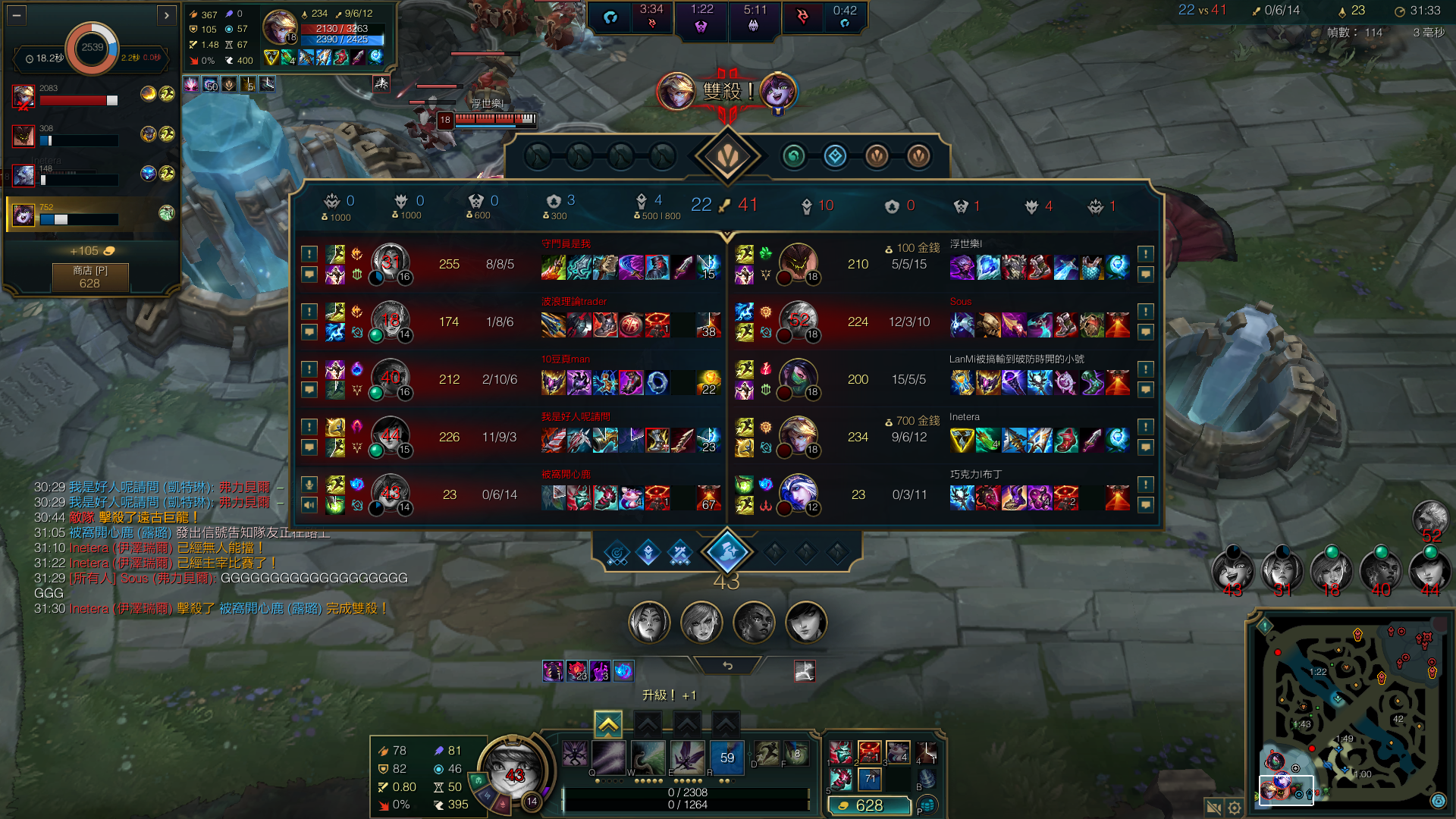Use the item slot showing 71 cooldown
Image resolution: width=1456 pixels, height=819 pixels.
tap(869, 778)
